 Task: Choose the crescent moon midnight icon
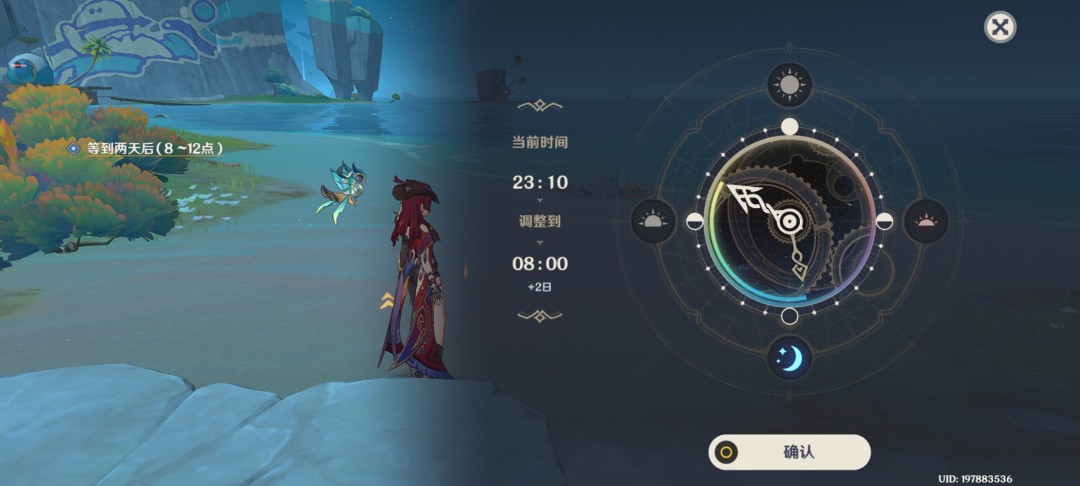(789, 357)
